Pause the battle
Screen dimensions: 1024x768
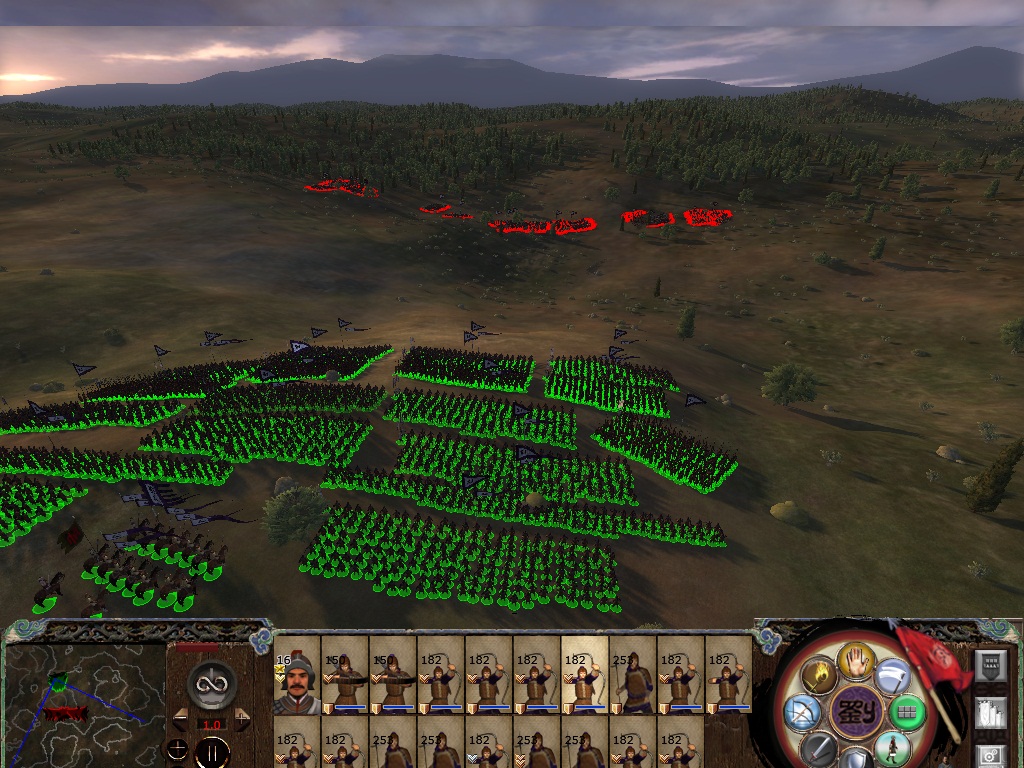212,751
